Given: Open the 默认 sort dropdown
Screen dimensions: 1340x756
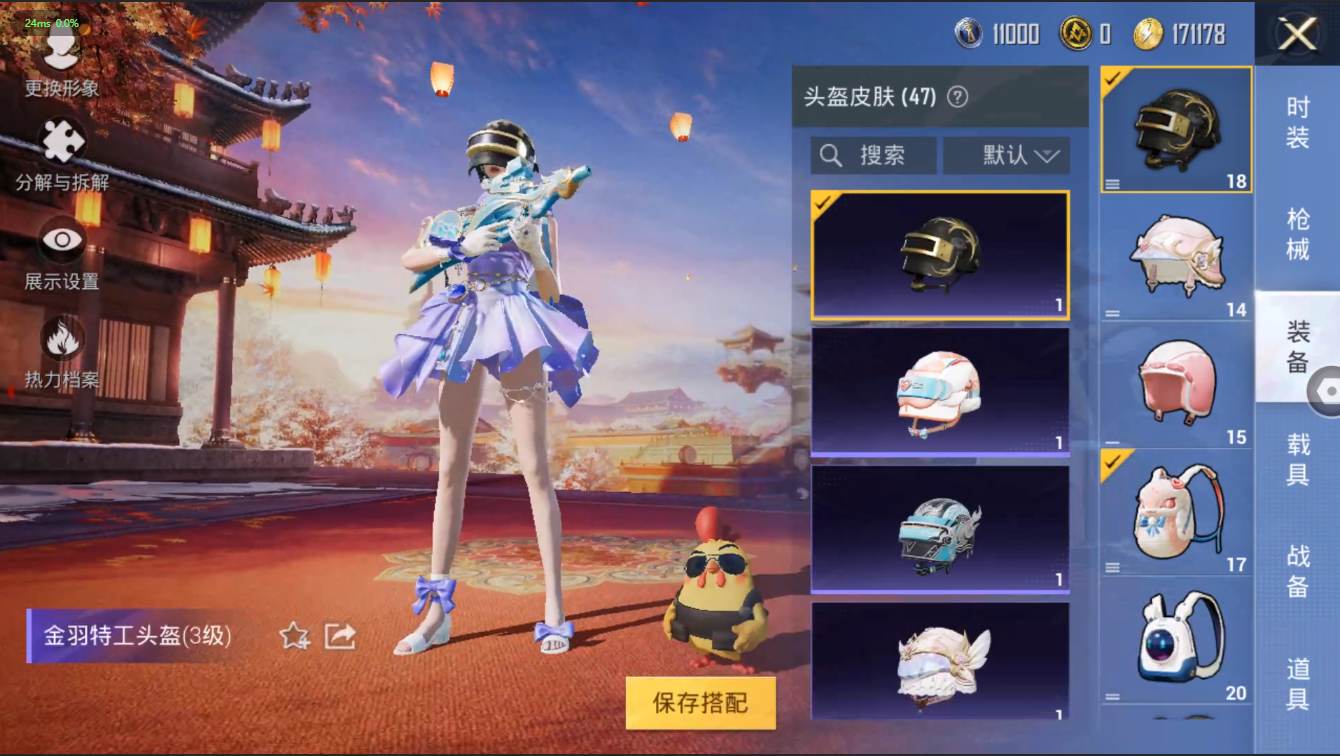Looking at the screenshot, I should point(1006,156).
